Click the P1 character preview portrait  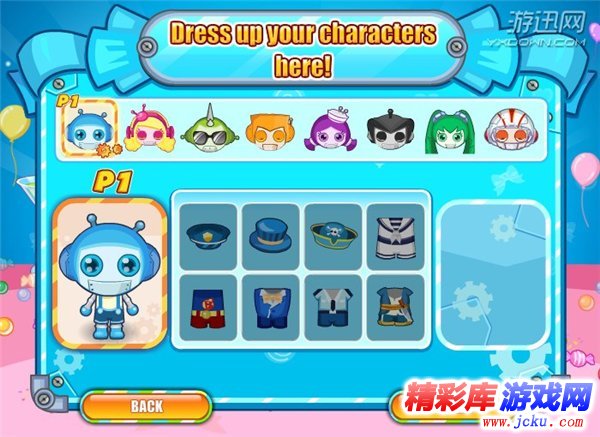pyautogui.click(x=108, y=270)
